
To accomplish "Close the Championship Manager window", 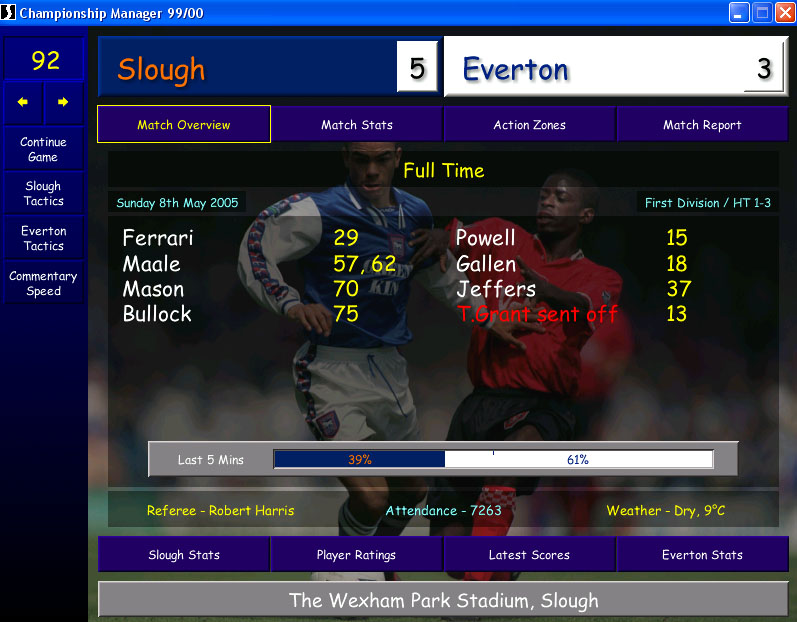I will tap(784, 13).
